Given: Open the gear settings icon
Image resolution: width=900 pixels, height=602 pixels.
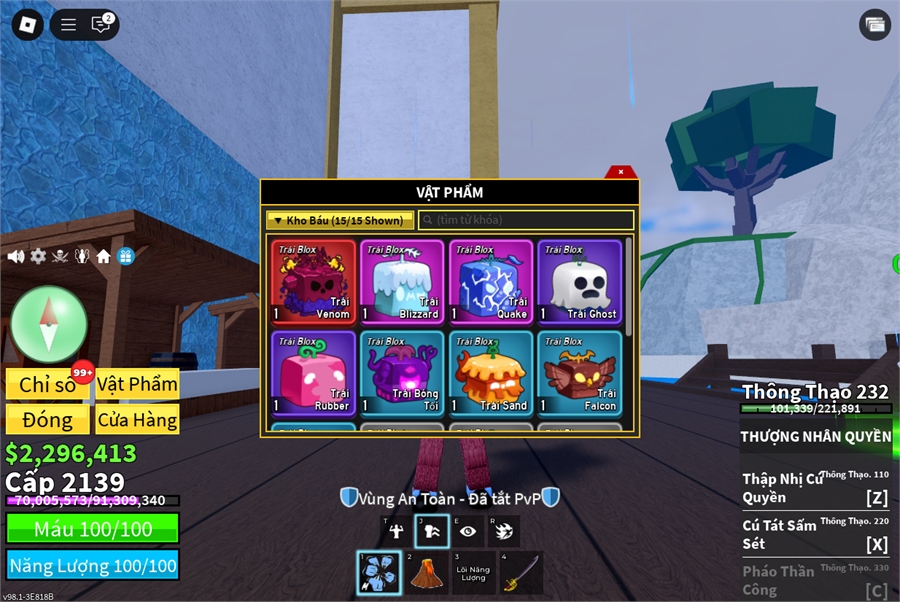Looking at the screenshot, I should [38, 256].
